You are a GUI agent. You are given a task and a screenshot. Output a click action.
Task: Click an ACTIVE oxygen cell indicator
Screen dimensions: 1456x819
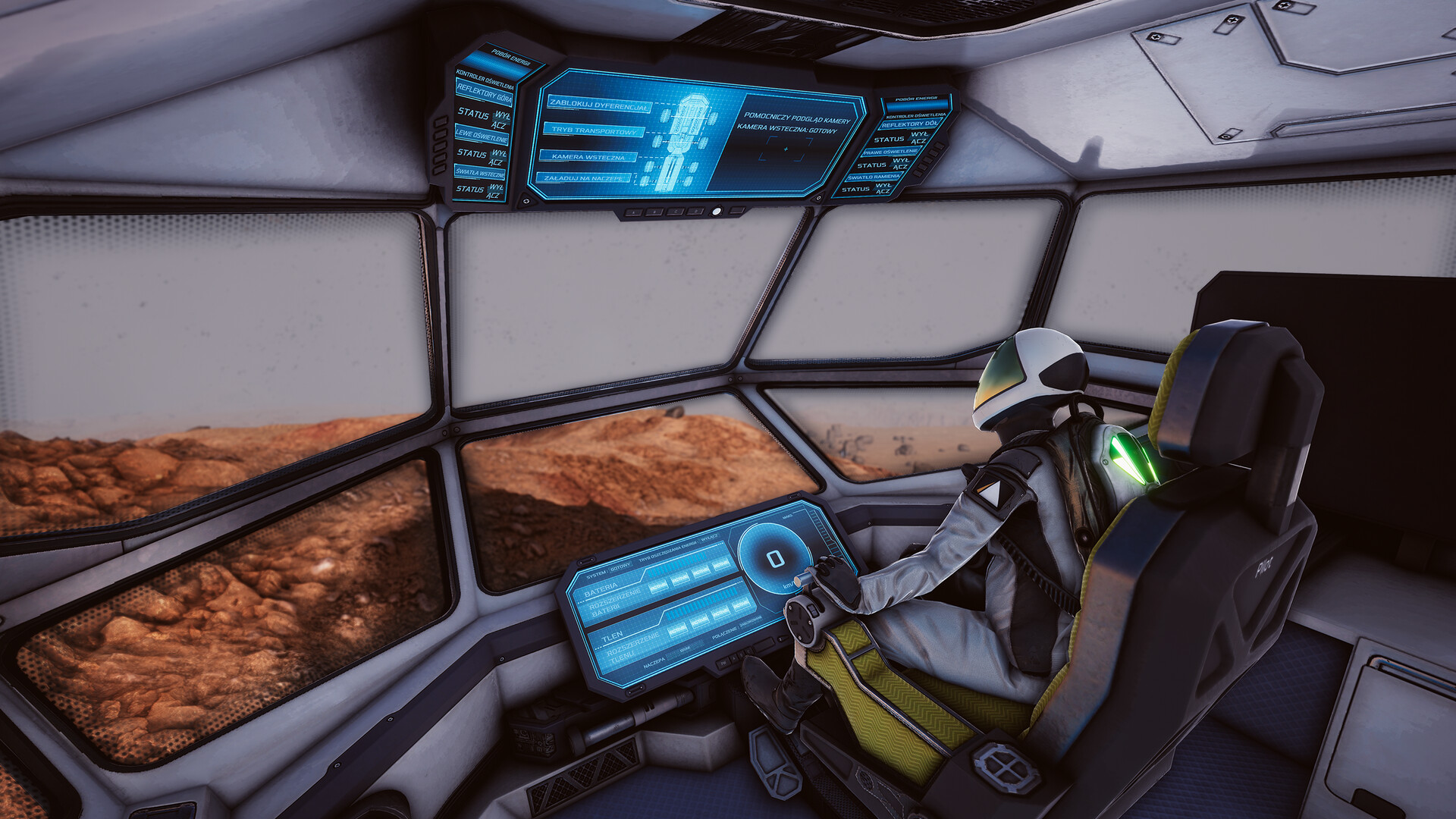coord(678,630)
